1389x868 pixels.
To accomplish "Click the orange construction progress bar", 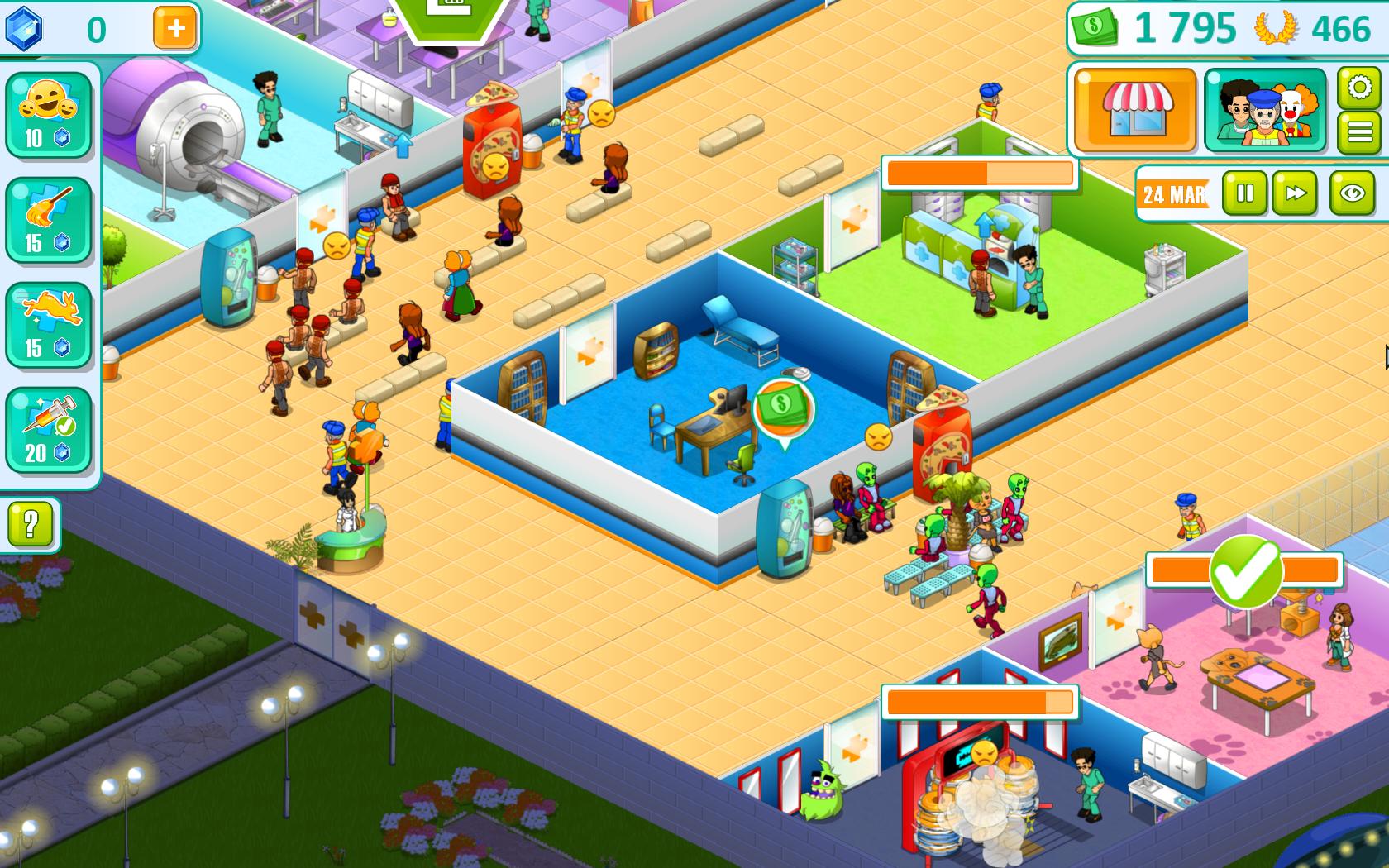I will tap(980, 174).
